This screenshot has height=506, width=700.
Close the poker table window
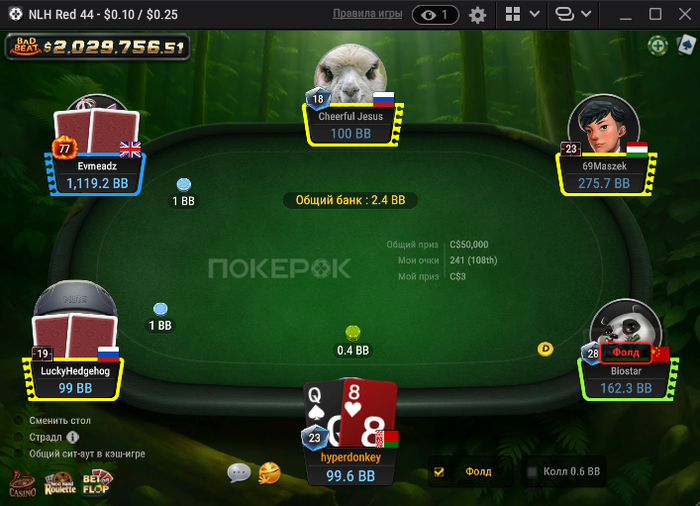[x=683, y=14]
